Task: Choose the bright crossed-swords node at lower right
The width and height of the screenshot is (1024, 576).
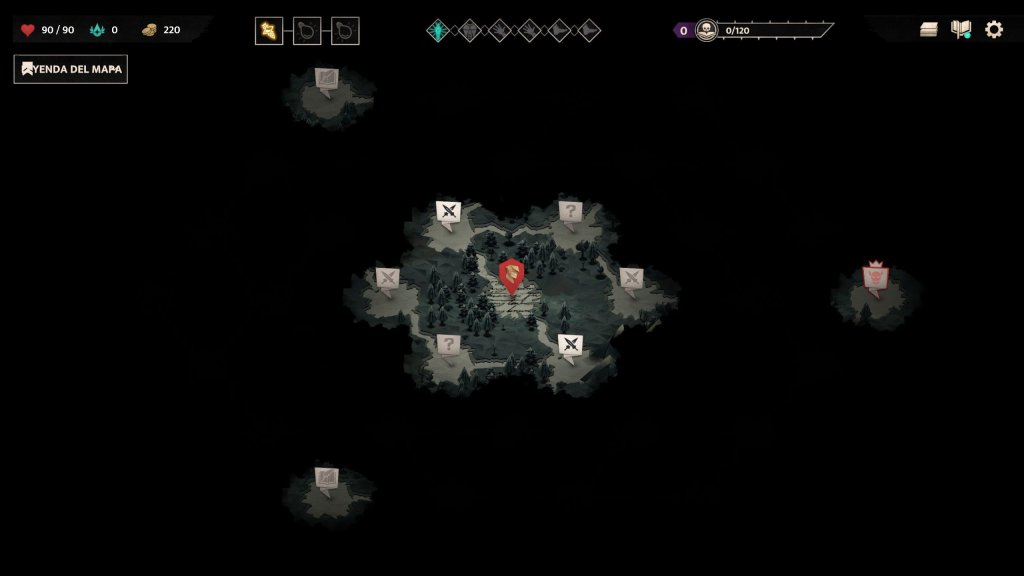Action: pyautogui.click(x=570, y=345)
